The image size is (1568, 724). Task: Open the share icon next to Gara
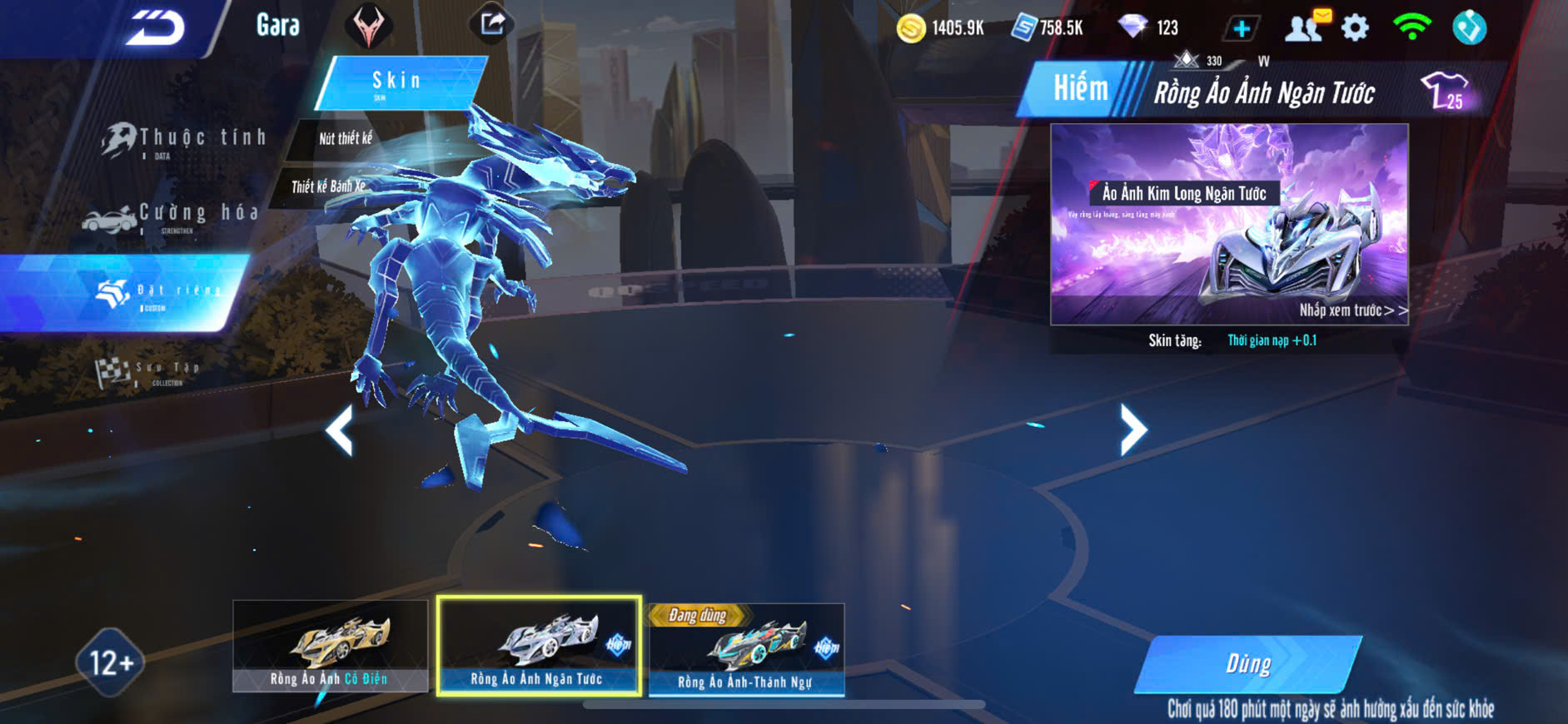coord(492,24)
